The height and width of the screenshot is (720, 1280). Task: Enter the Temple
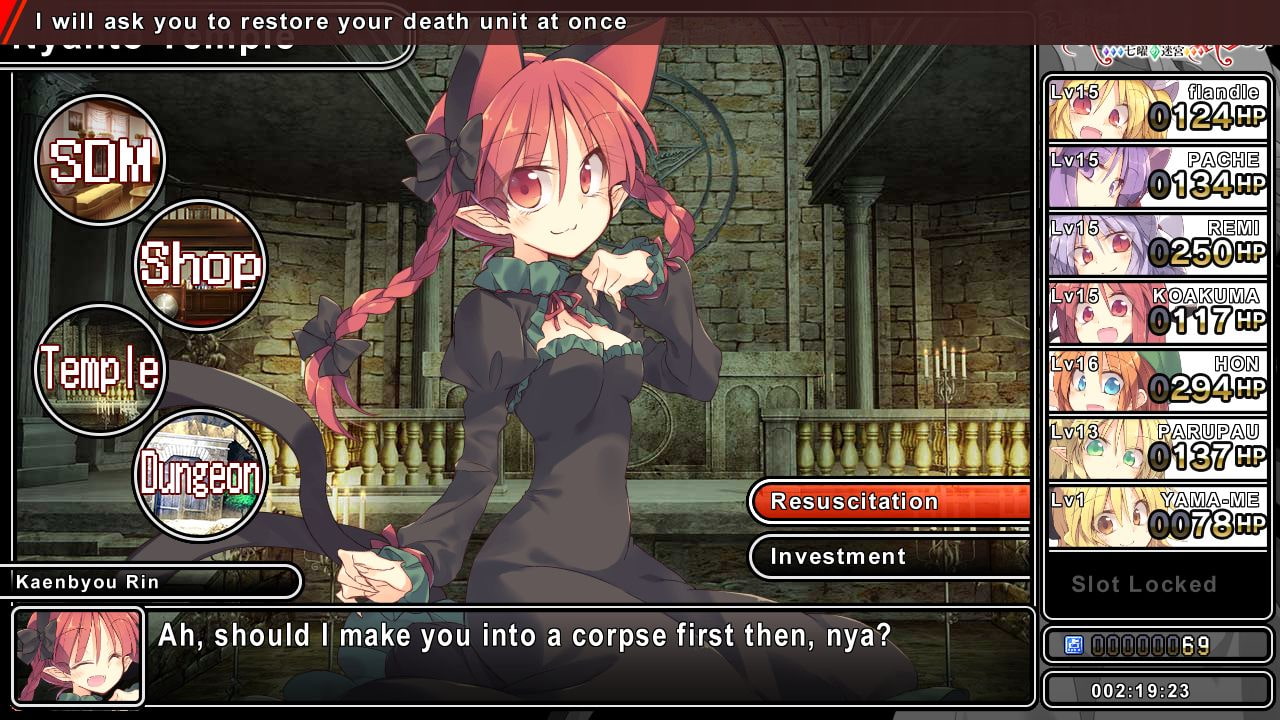[x=100, y=369]
